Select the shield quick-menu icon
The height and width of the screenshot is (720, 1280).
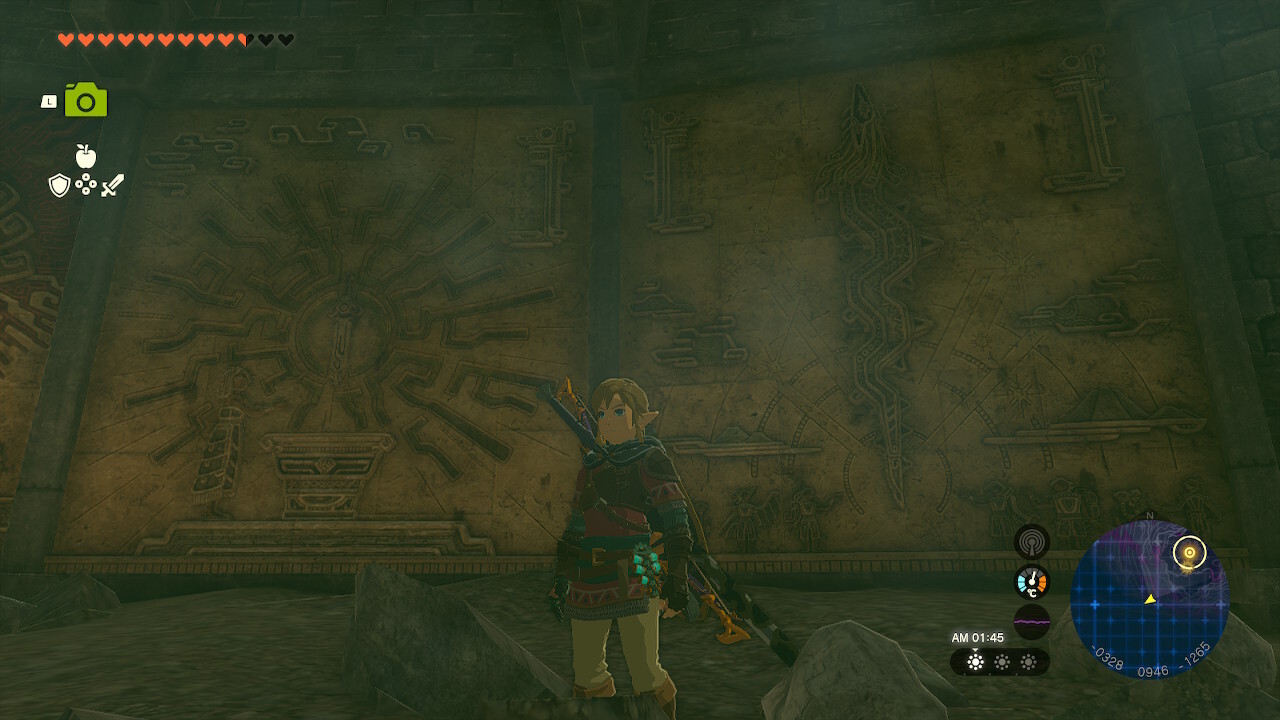pos(59,185)
